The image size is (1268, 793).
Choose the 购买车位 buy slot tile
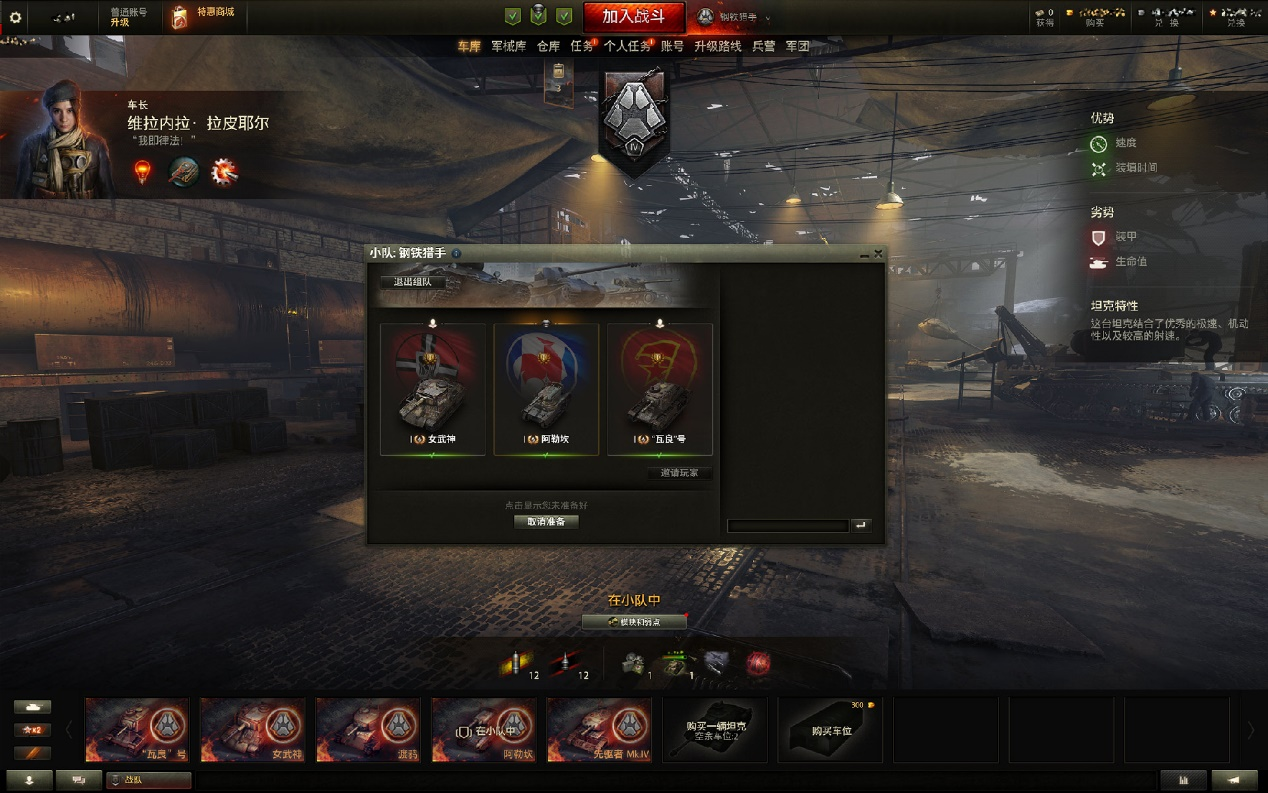pyautogui.click(x=830, y=730)
